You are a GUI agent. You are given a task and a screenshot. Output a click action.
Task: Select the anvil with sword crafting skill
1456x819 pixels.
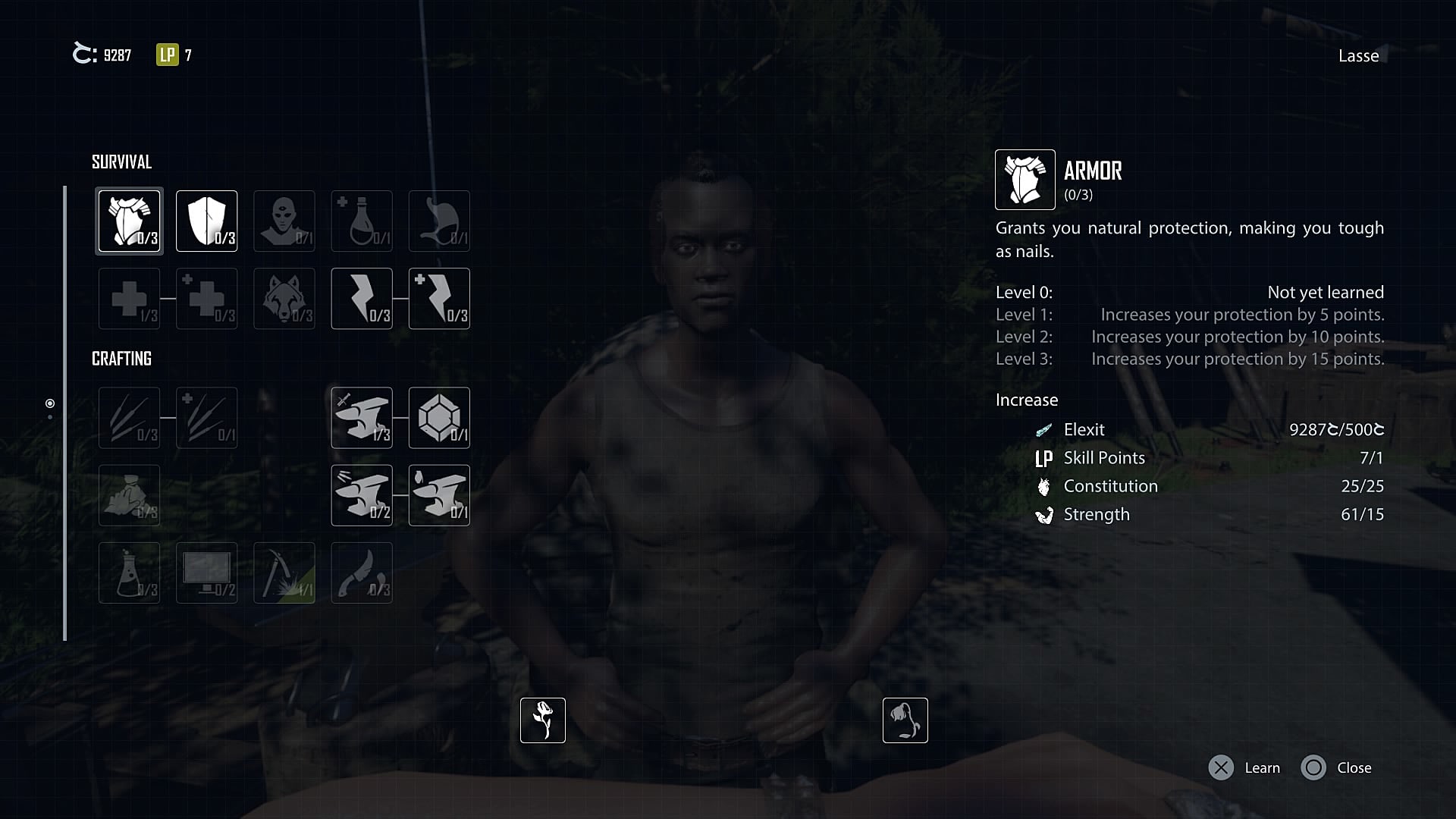362,418
